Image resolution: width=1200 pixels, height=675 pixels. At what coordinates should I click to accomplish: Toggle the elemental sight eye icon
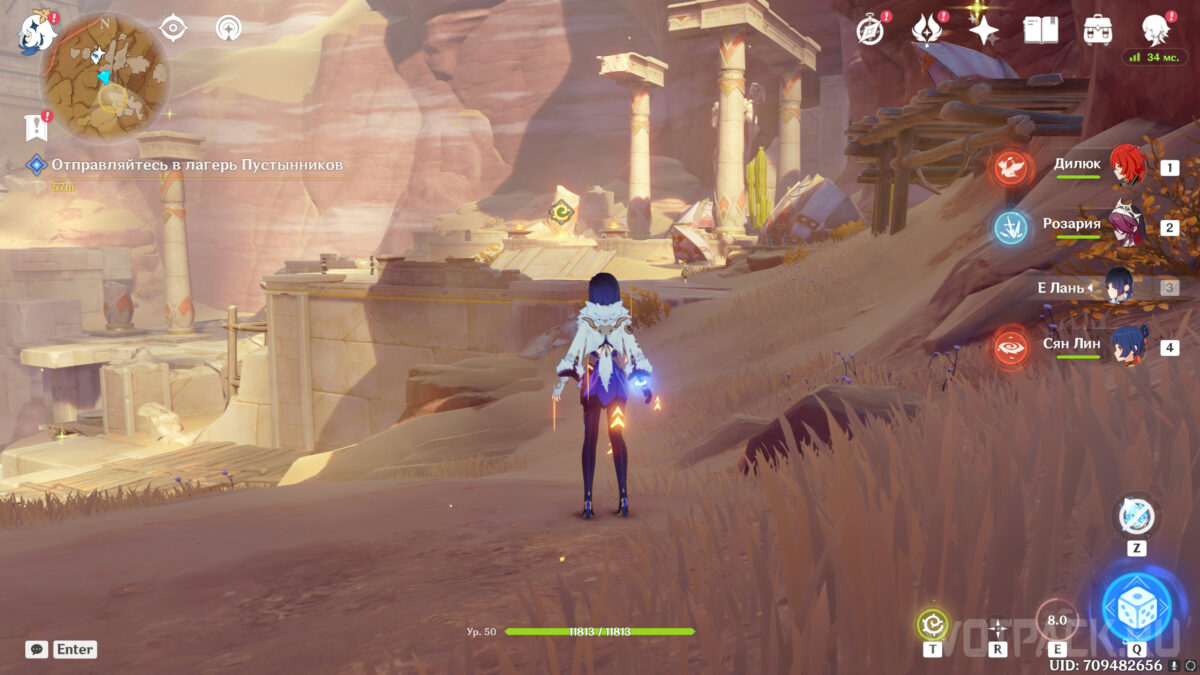[x=174, y=28]
